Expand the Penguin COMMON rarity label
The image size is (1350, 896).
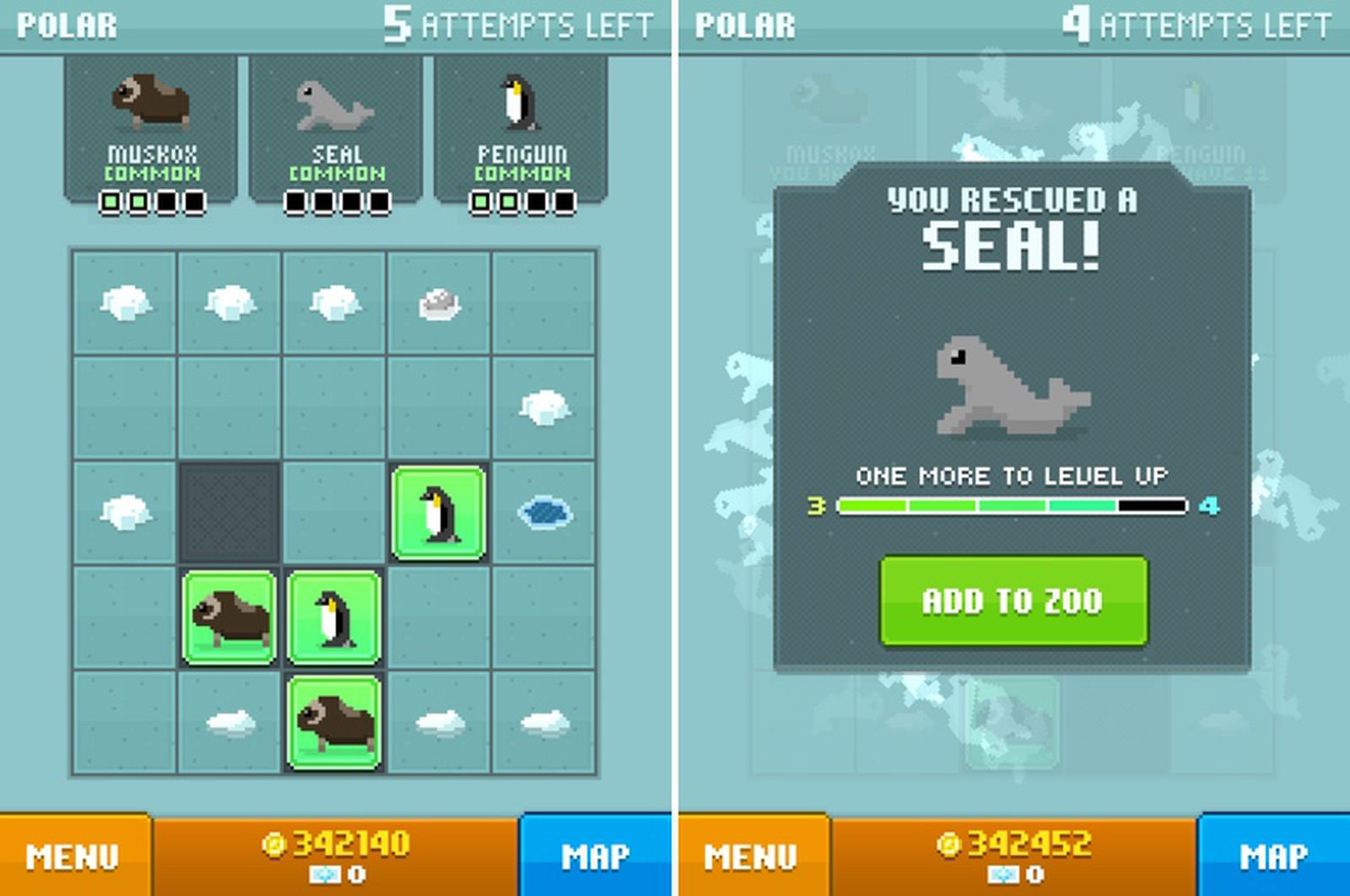[523, 173]
